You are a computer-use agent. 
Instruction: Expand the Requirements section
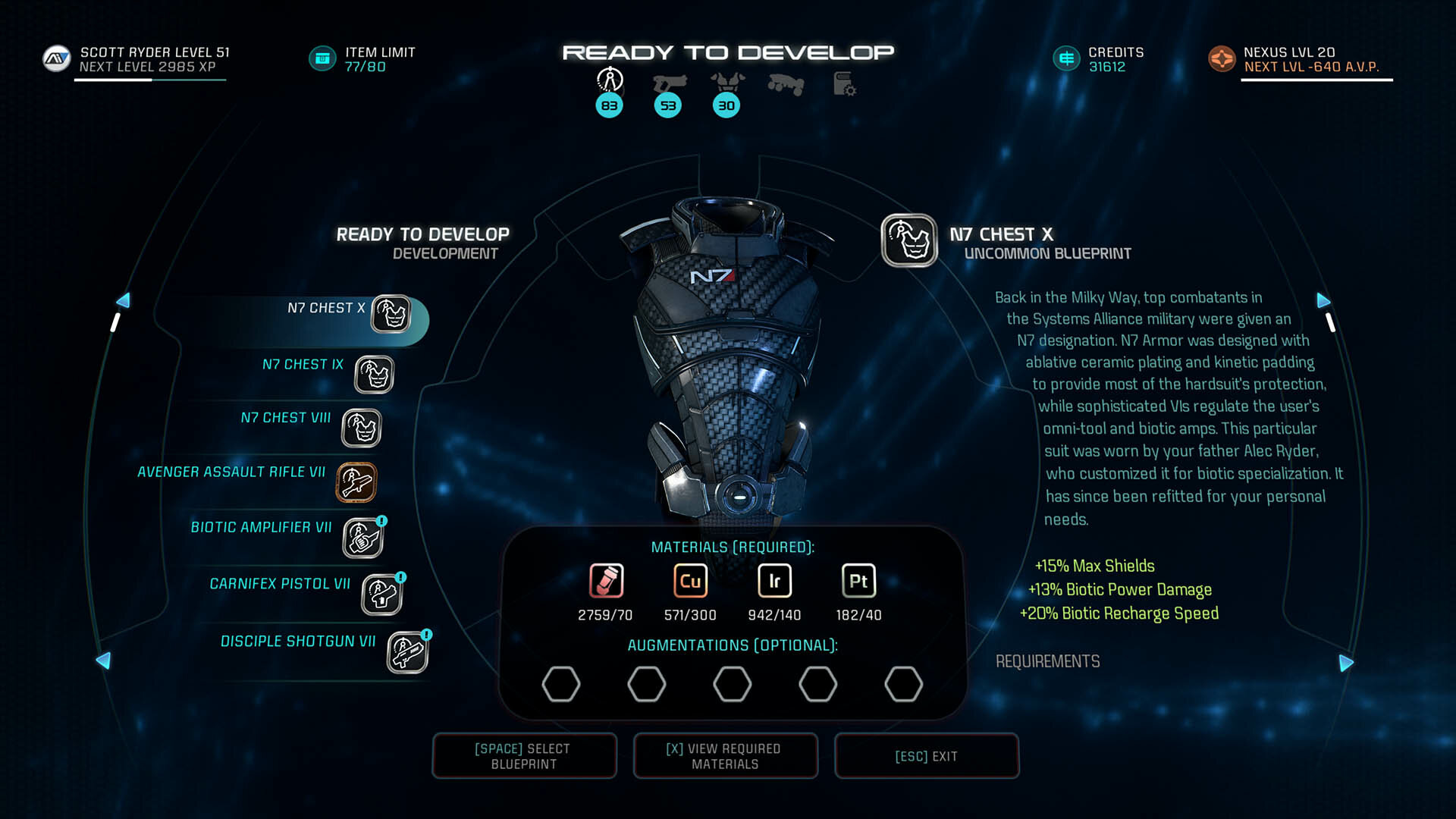1047,661
